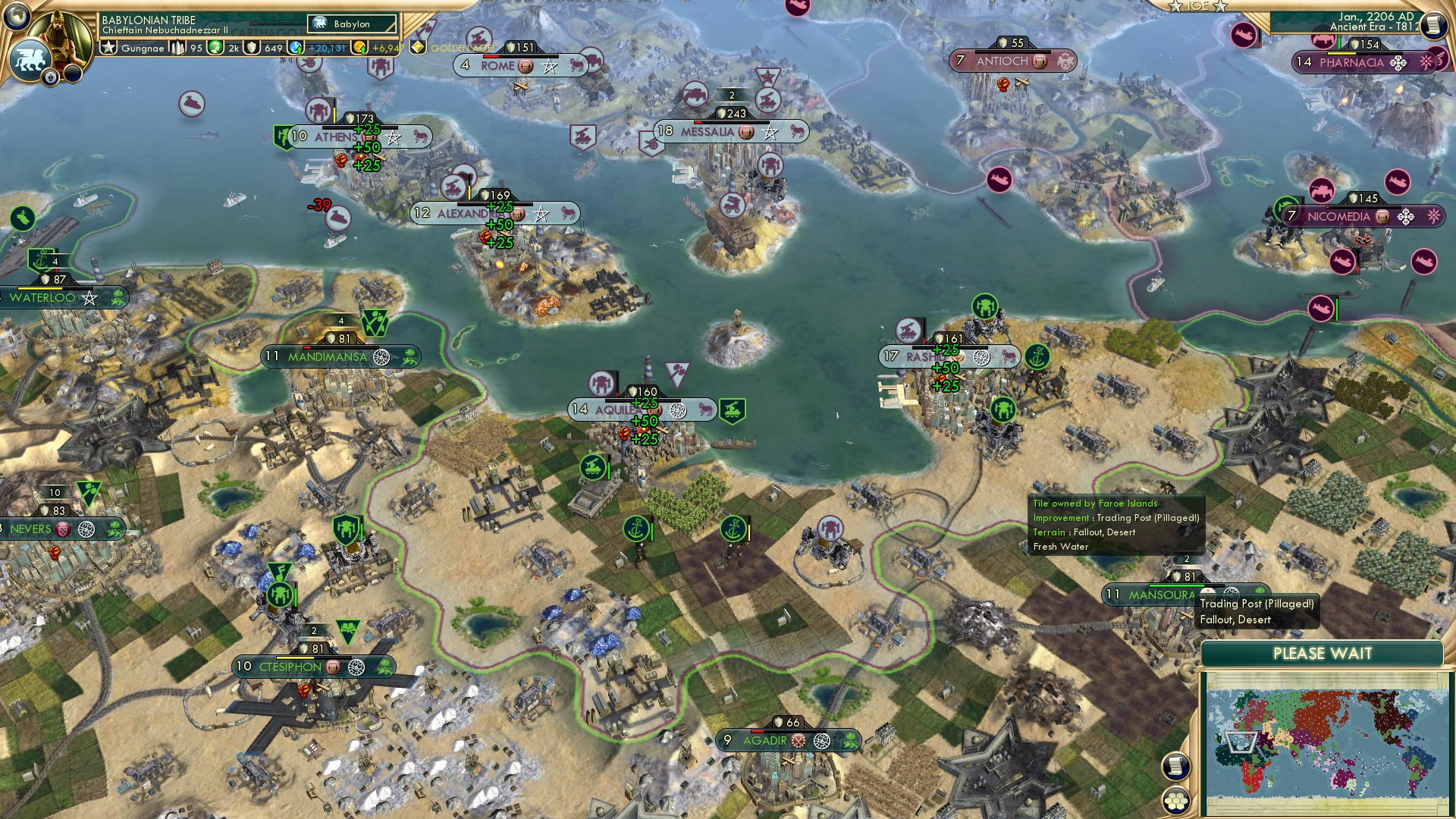Screen dimensions: 1456x819
Task: Click the green happiness face icon in top bar
Action: coord(215,48)
